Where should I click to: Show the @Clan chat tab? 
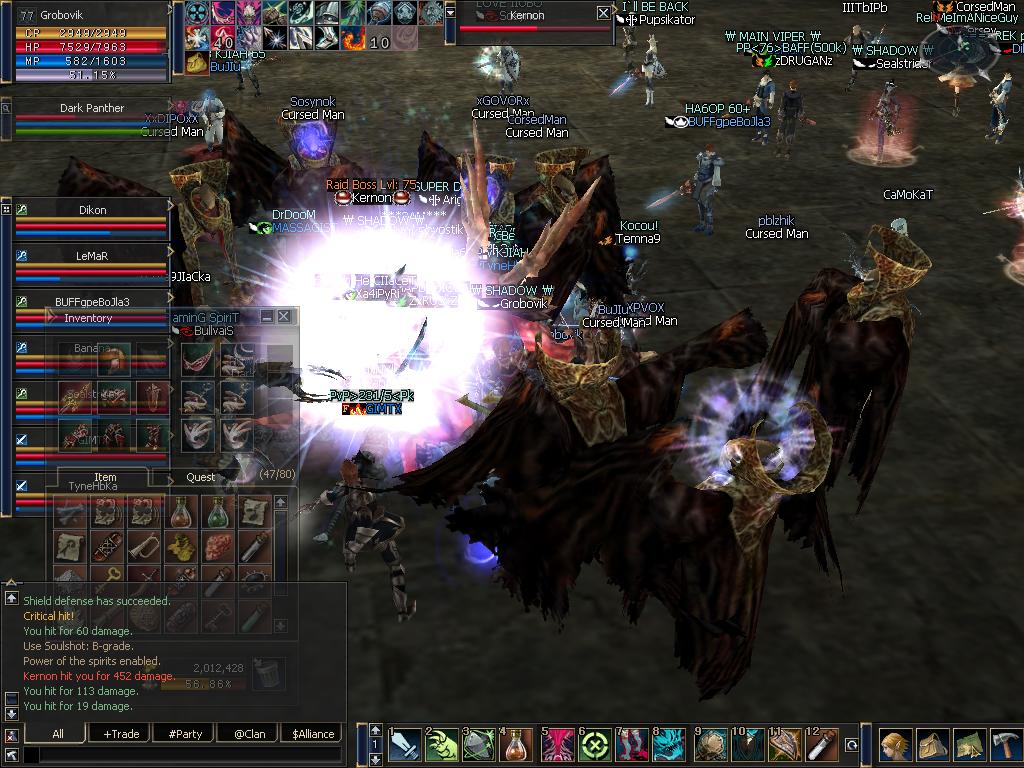click(x=248, y=734)
